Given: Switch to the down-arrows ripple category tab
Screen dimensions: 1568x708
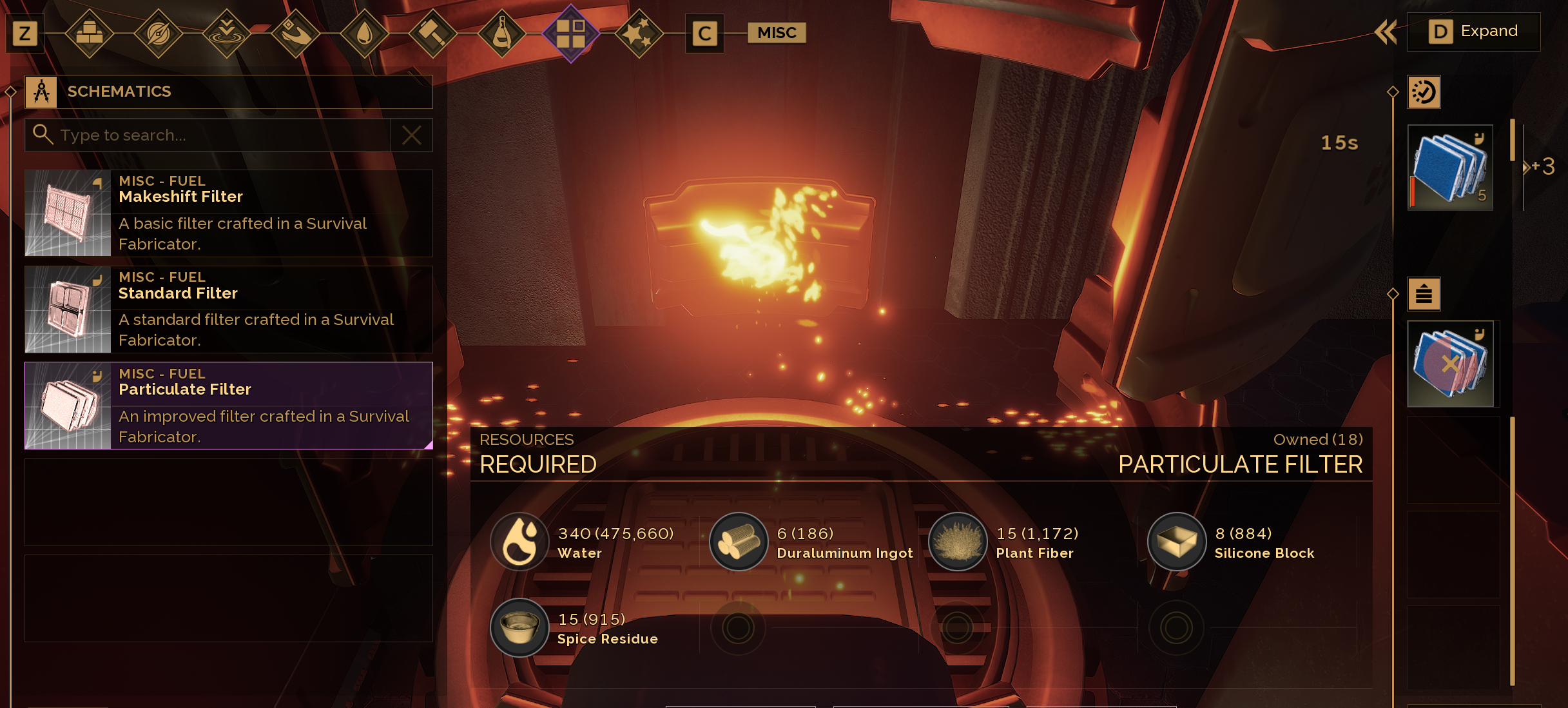Looking at the screenshot, I should [226, 33].
